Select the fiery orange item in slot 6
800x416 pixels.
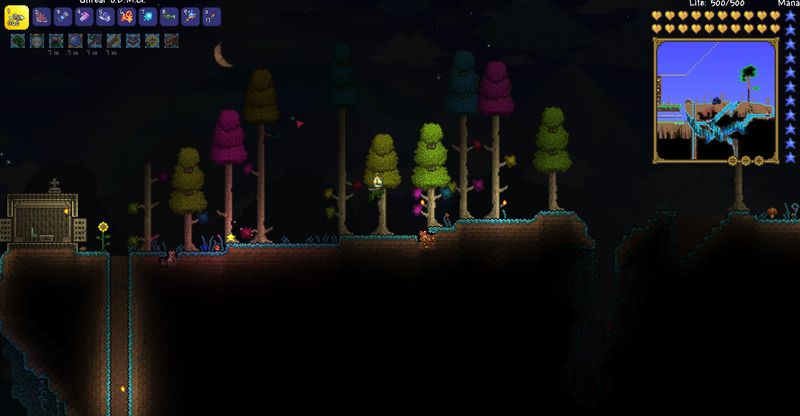tap(126, 17)
